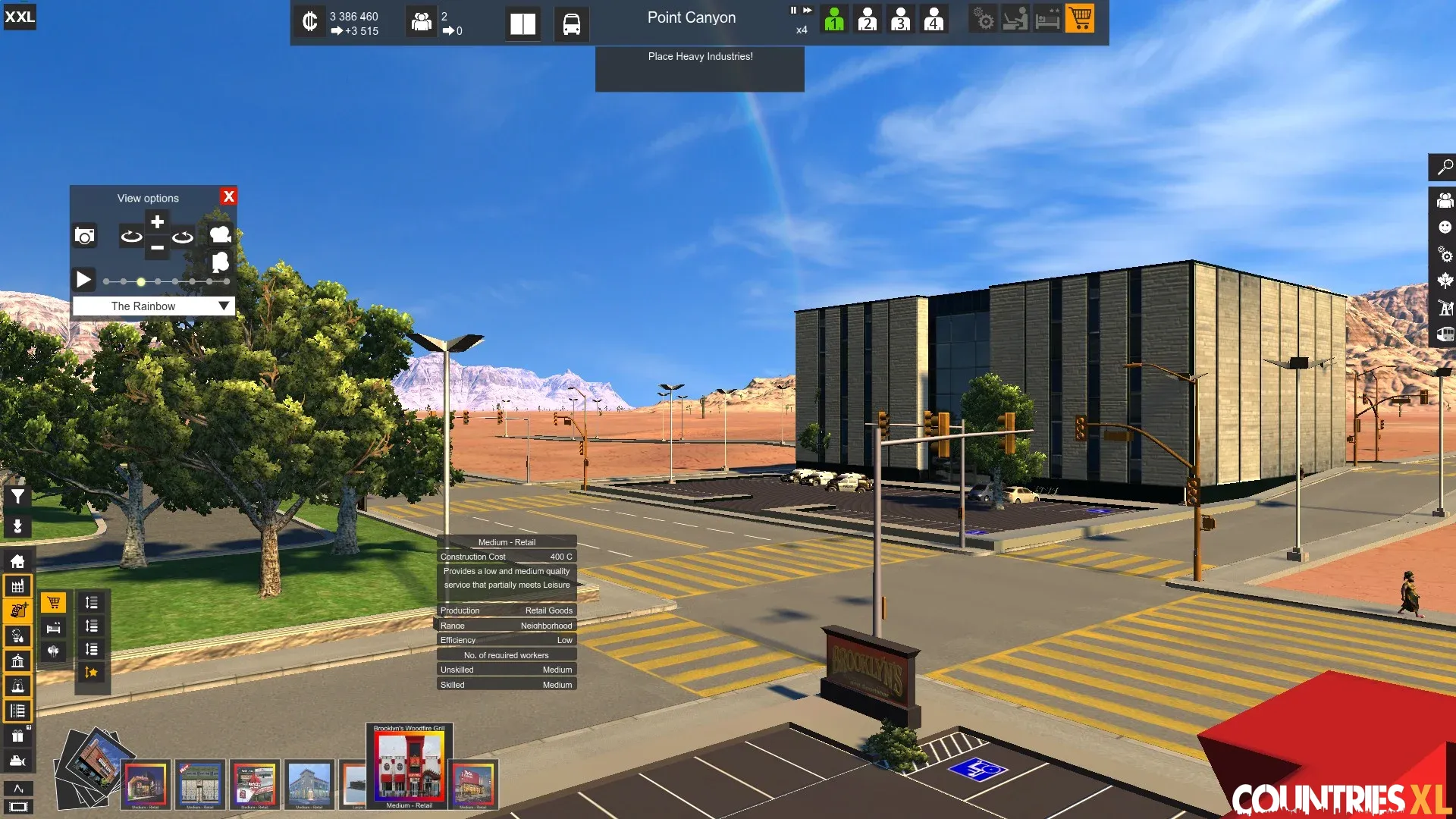Click the shopping cart retail indicator in the top bar

click(x=1080, y=18)
